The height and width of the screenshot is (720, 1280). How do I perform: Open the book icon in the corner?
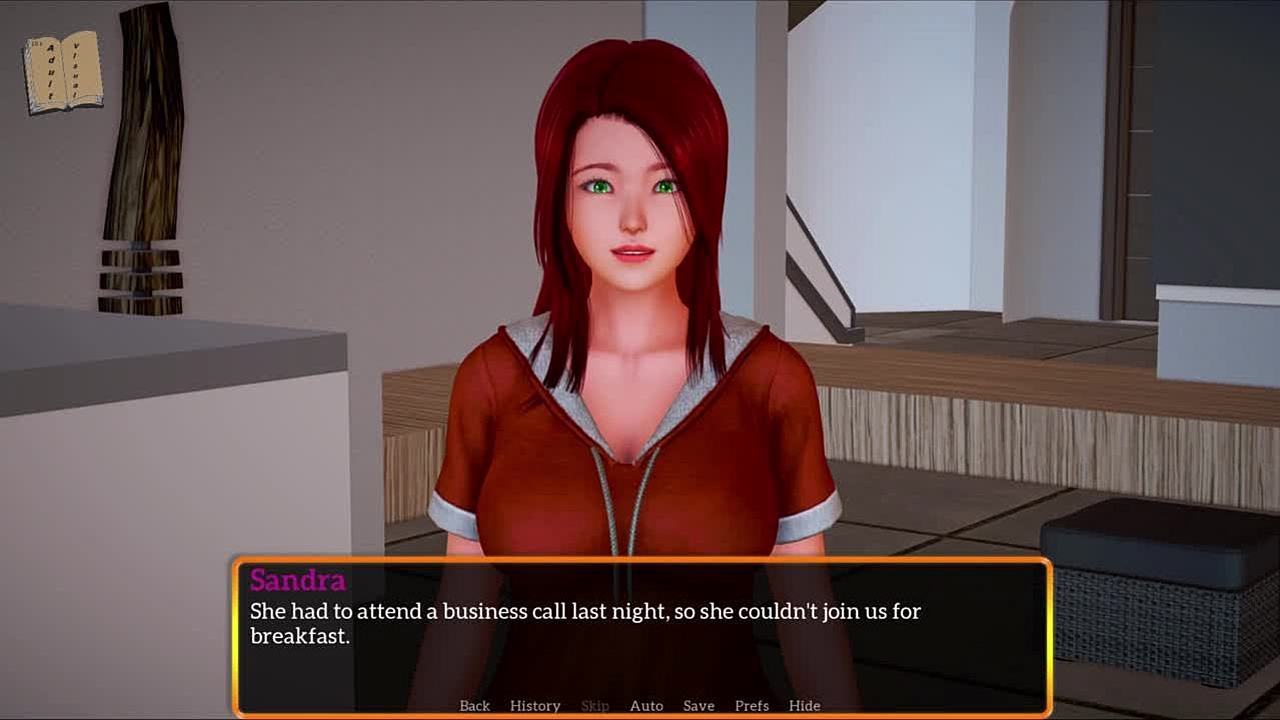pos(64,73)
